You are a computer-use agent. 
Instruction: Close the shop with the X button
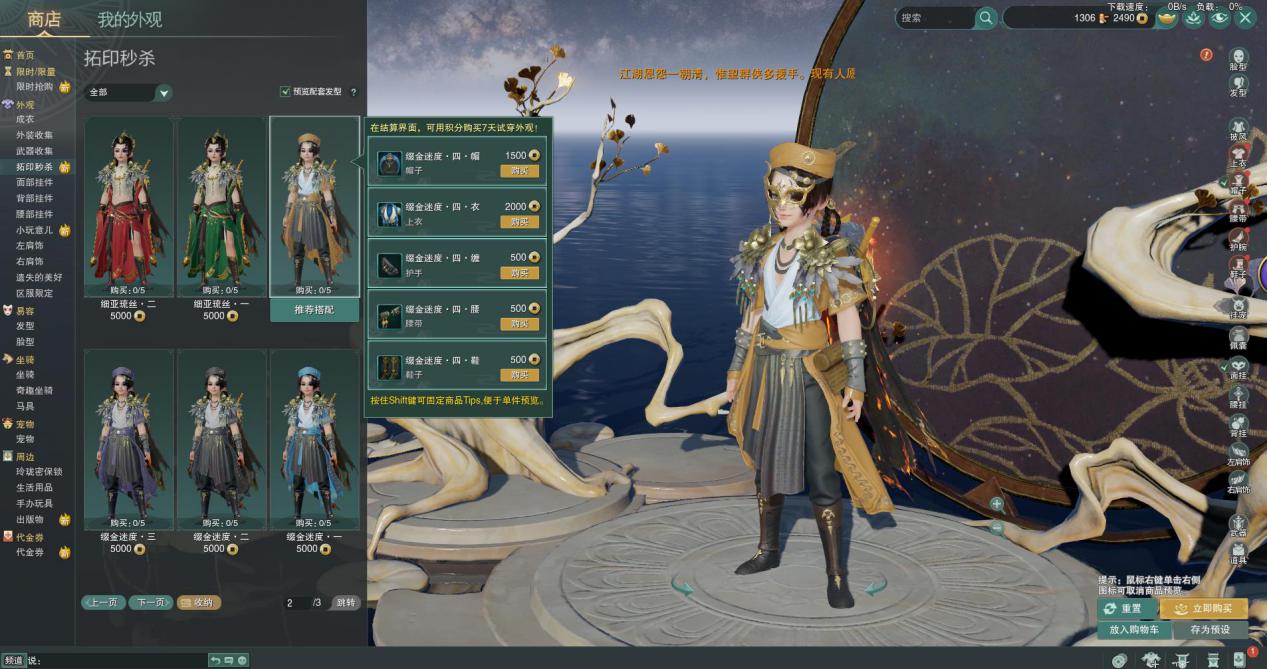(1245, 17)
